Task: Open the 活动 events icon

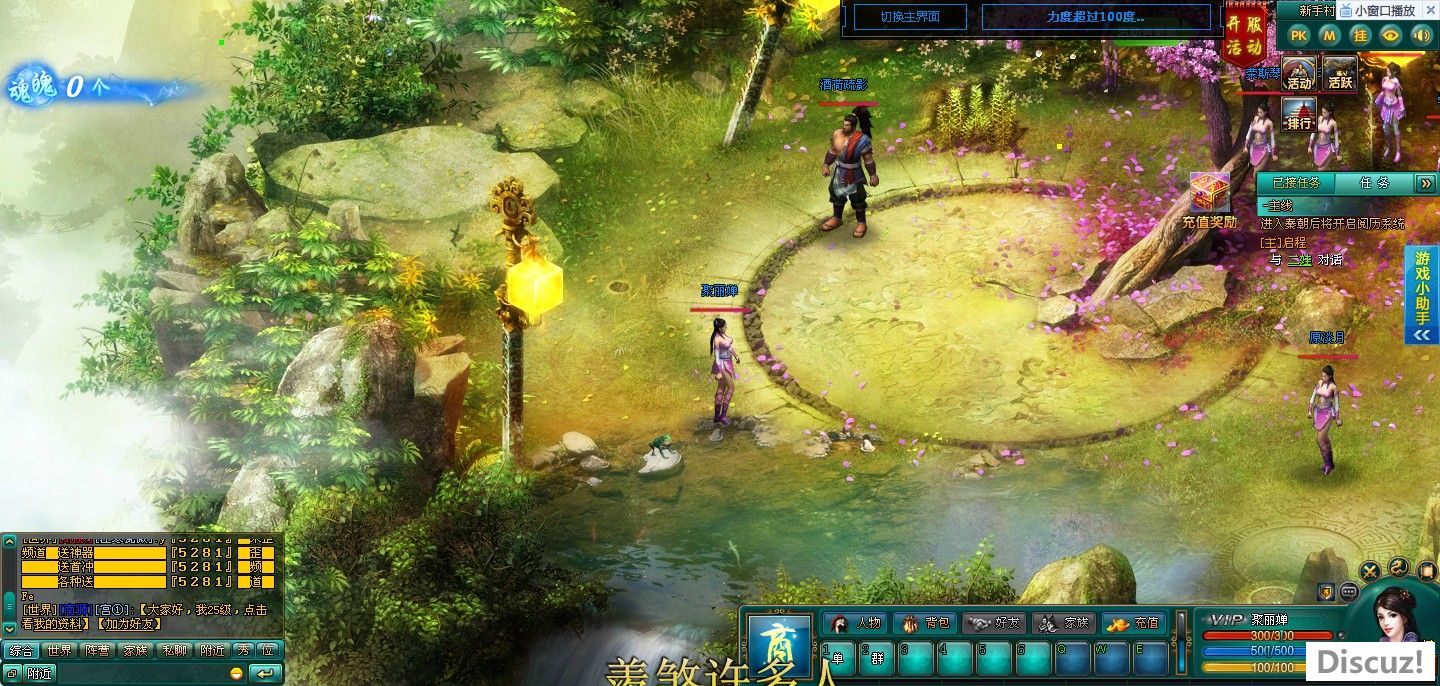Action: [x=1299, y=74]
